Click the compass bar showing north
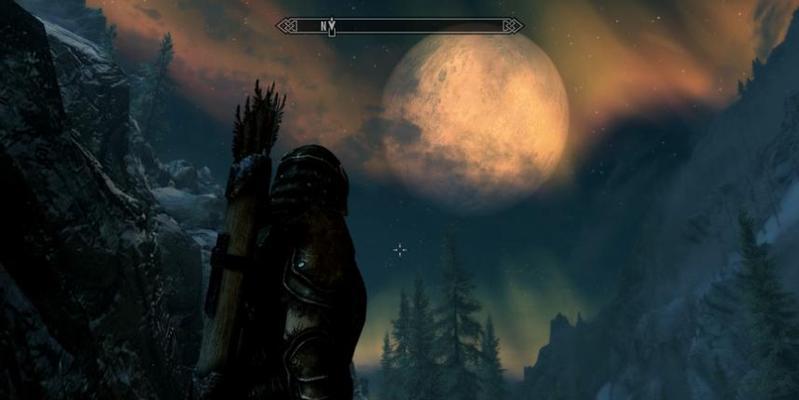799x400 pixels. [399, 24]
